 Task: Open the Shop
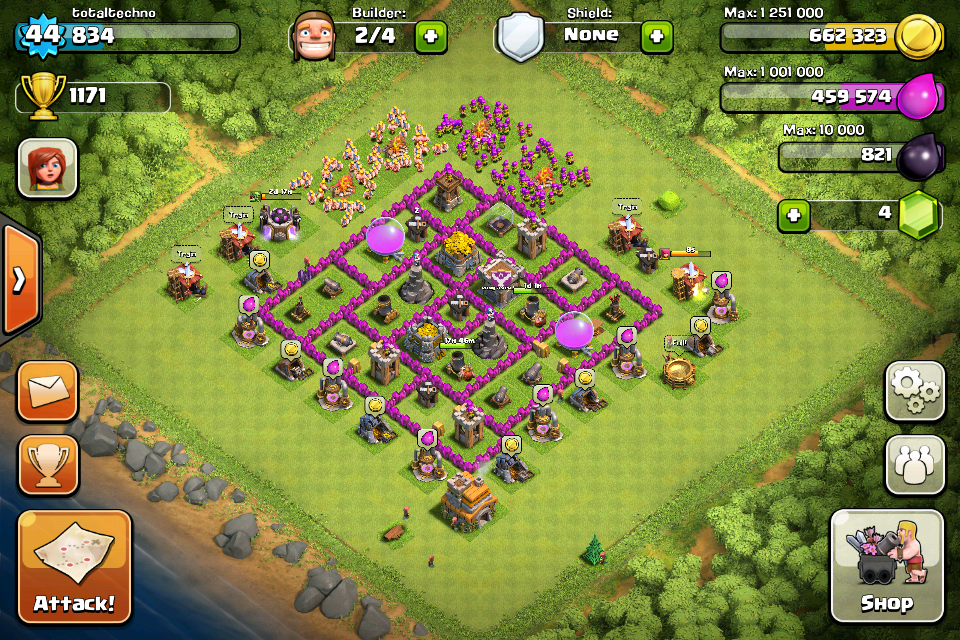click(x=886, y=566)
